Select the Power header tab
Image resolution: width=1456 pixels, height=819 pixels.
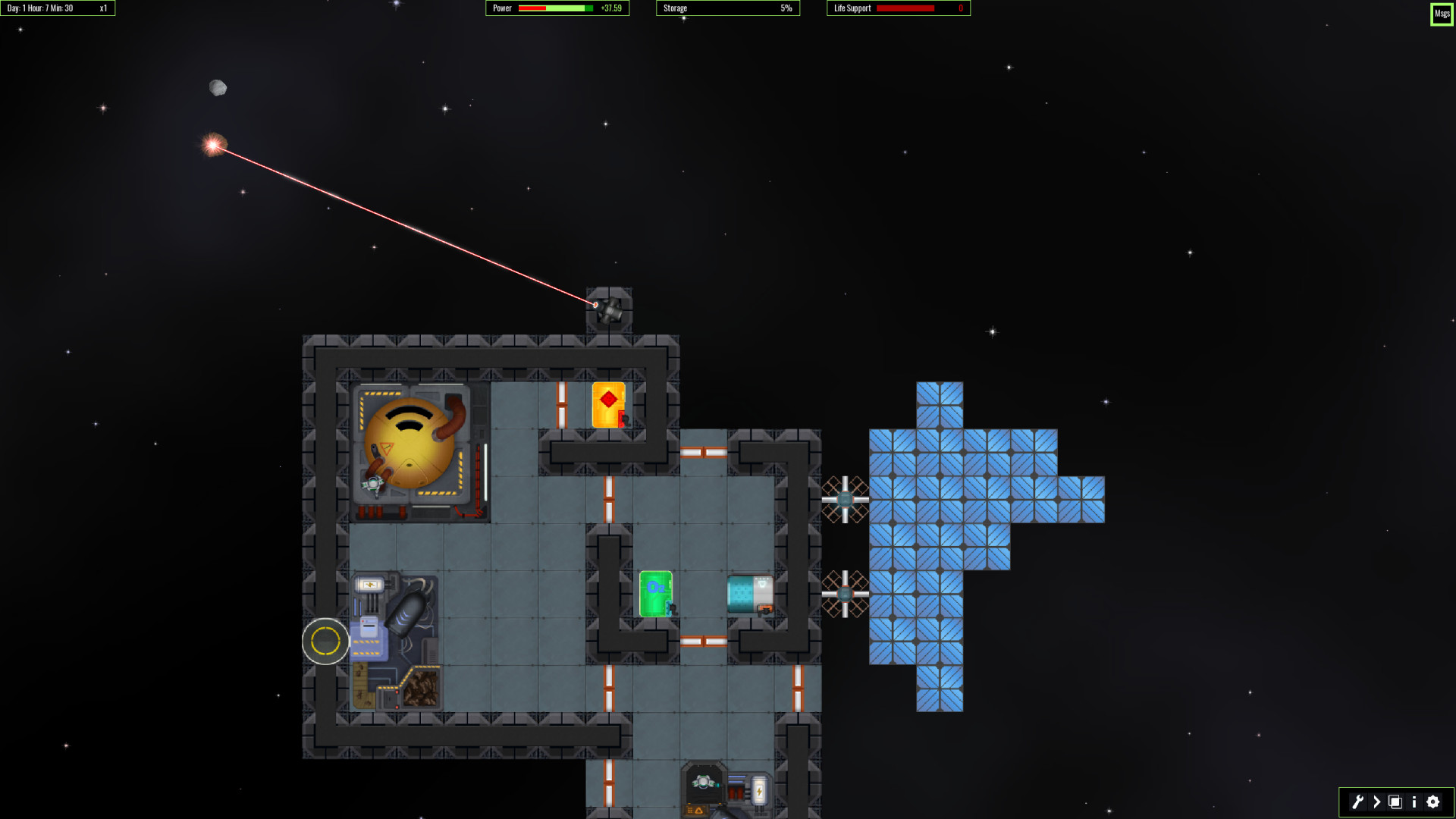coord(500,8)
